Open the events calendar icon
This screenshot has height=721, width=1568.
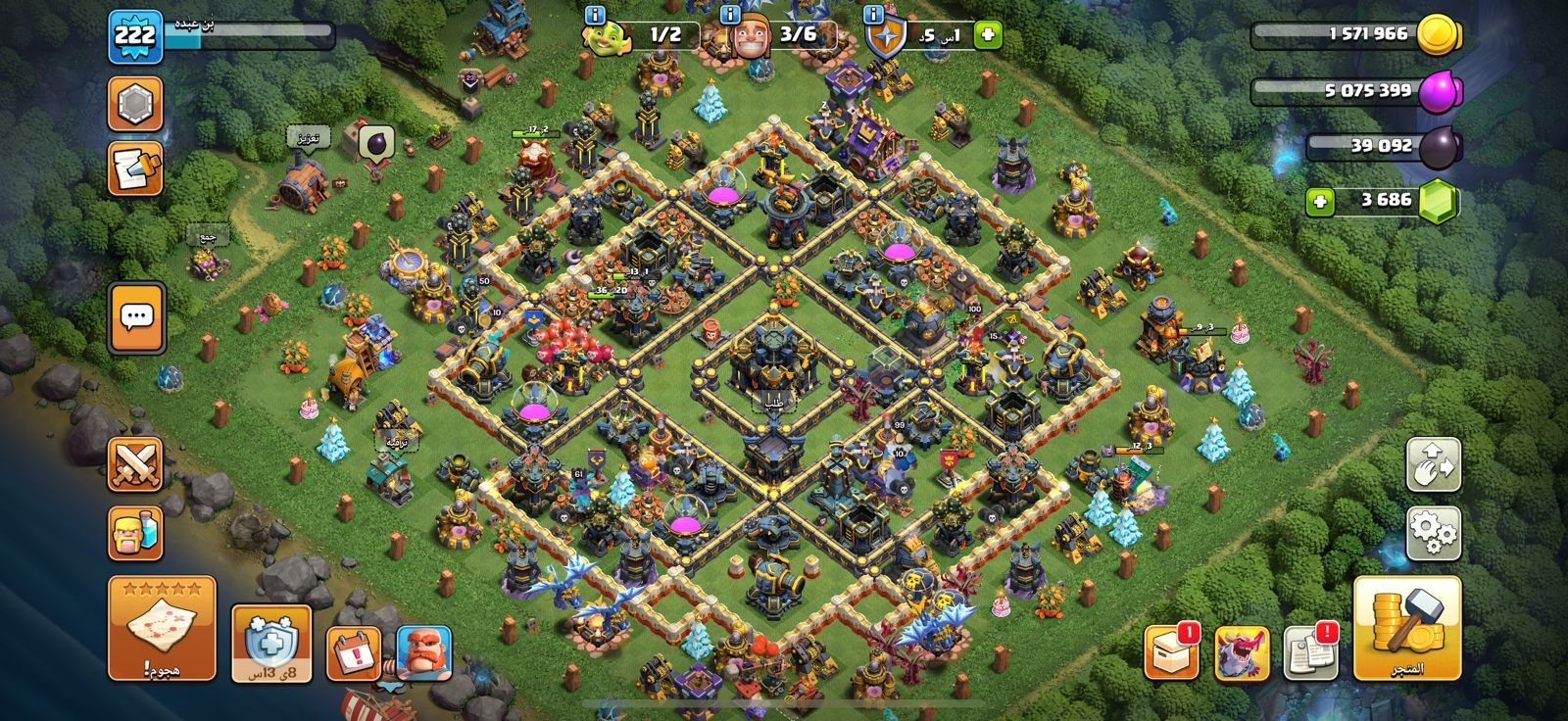pos(353,653)
